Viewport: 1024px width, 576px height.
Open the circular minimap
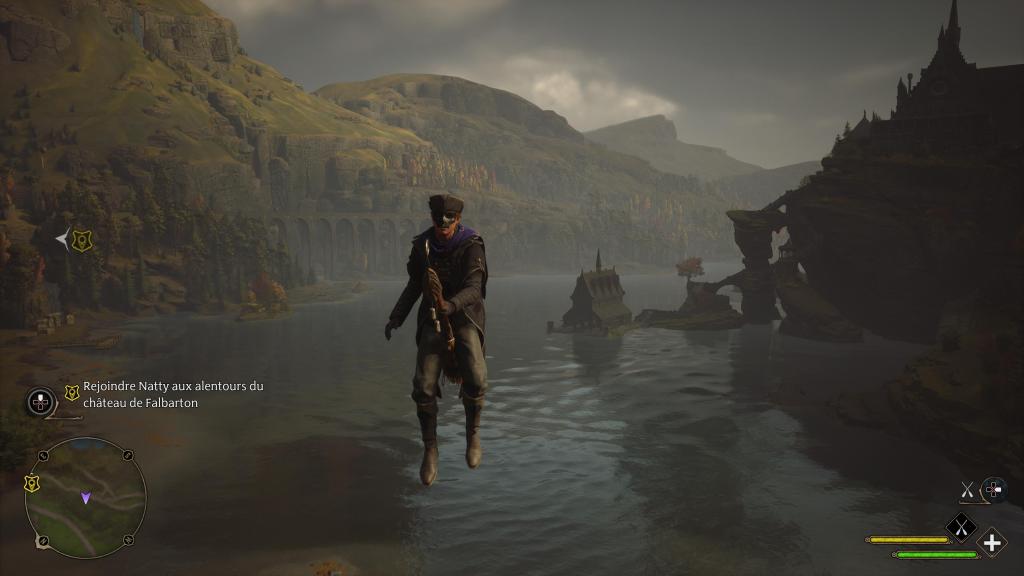pos(85,498)
